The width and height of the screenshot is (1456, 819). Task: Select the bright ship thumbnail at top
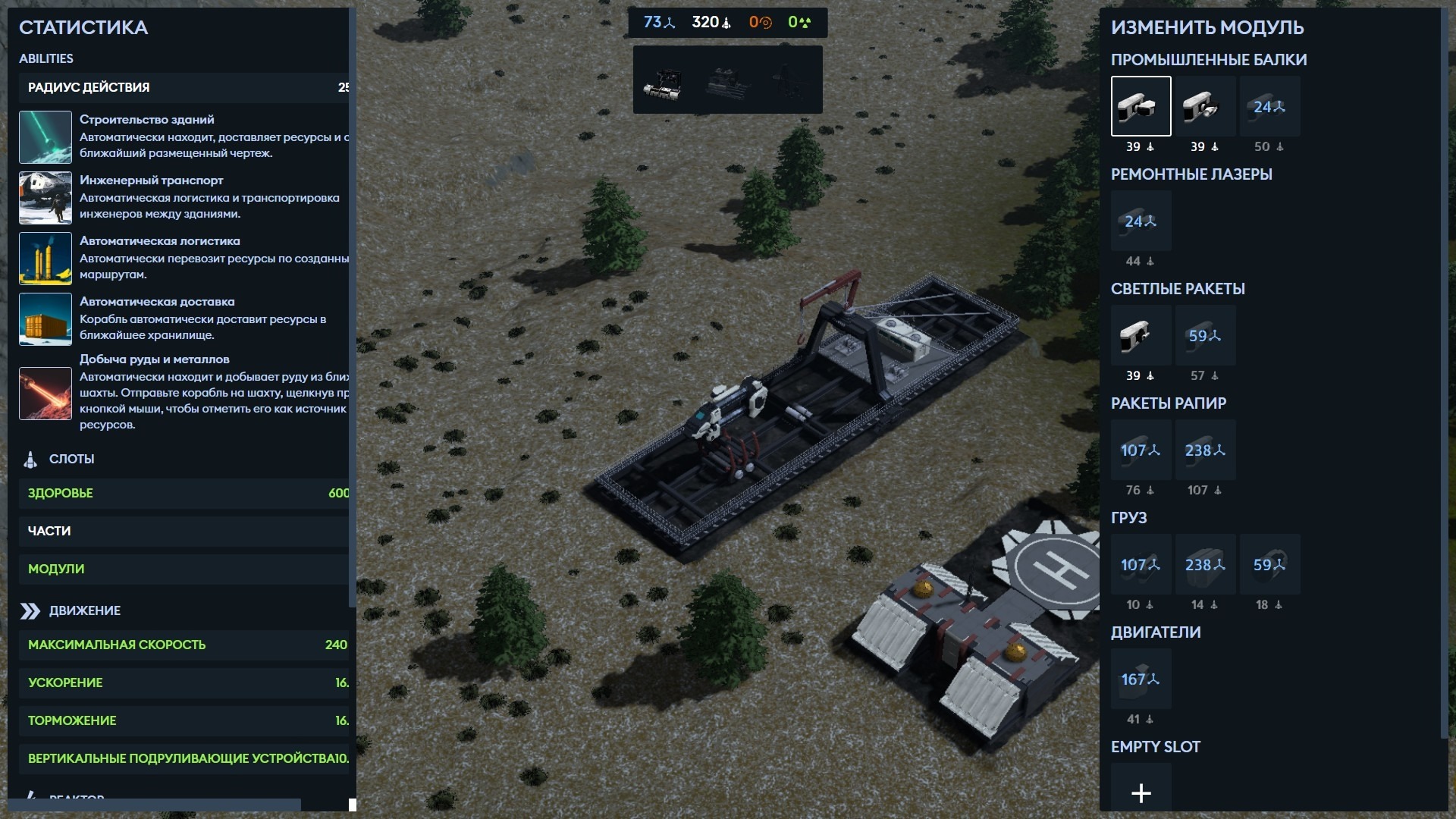click(664, 81)
